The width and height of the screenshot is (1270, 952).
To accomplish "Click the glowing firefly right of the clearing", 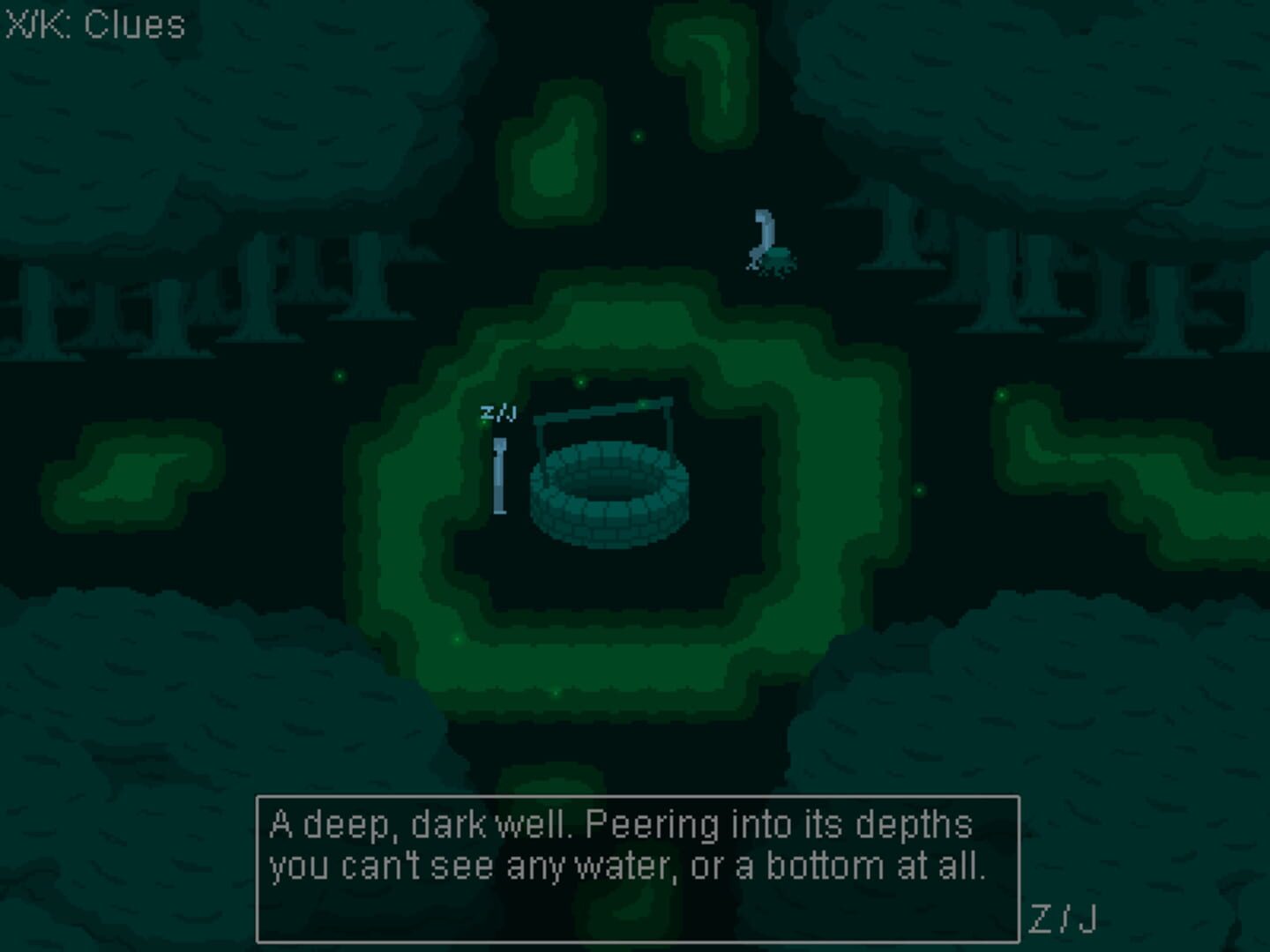I will pos(920,489).
